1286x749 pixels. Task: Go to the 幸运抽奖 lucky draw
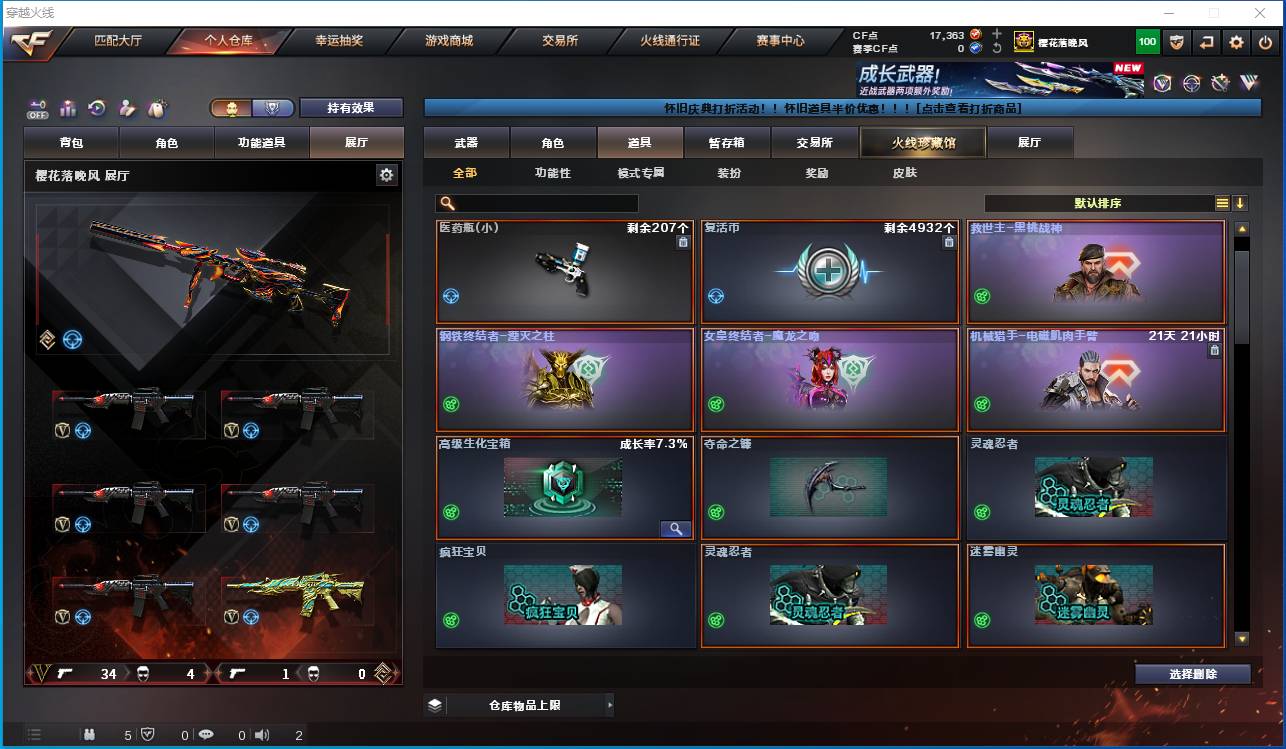(x=339, y=41)
